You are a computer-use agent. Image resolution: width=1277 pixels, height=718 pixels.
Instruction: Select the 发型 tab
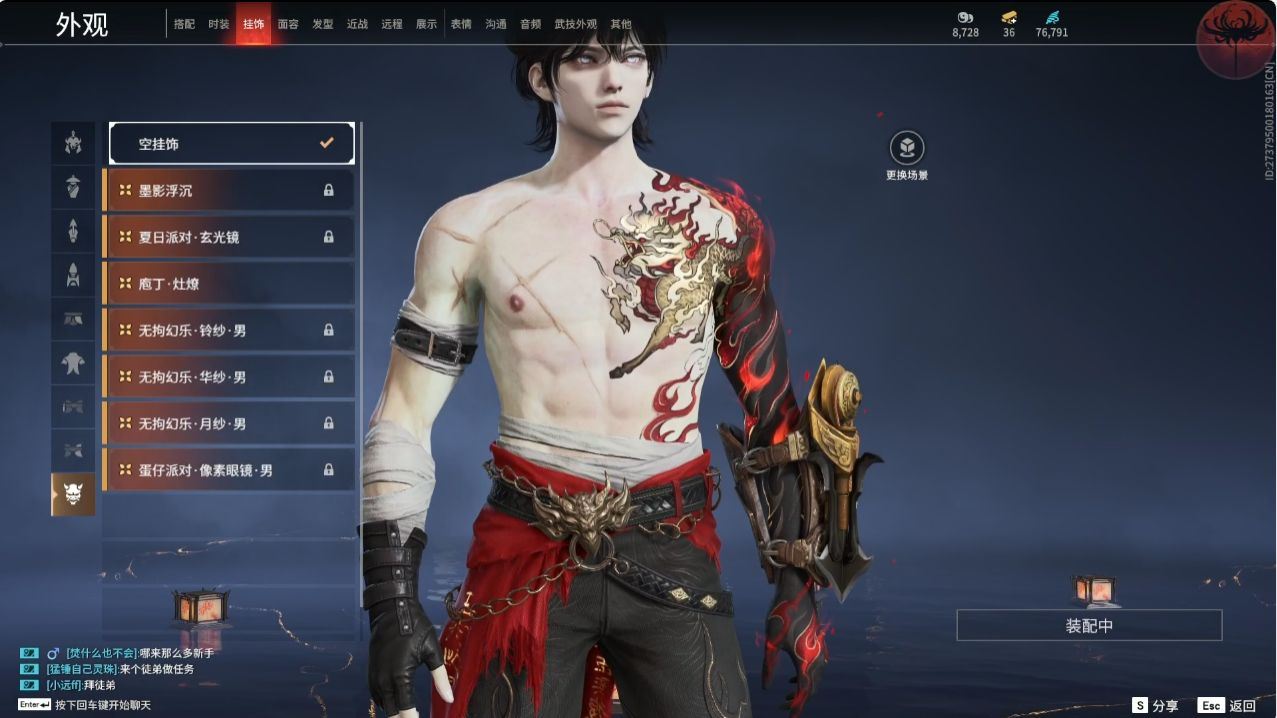pos(323,24)
